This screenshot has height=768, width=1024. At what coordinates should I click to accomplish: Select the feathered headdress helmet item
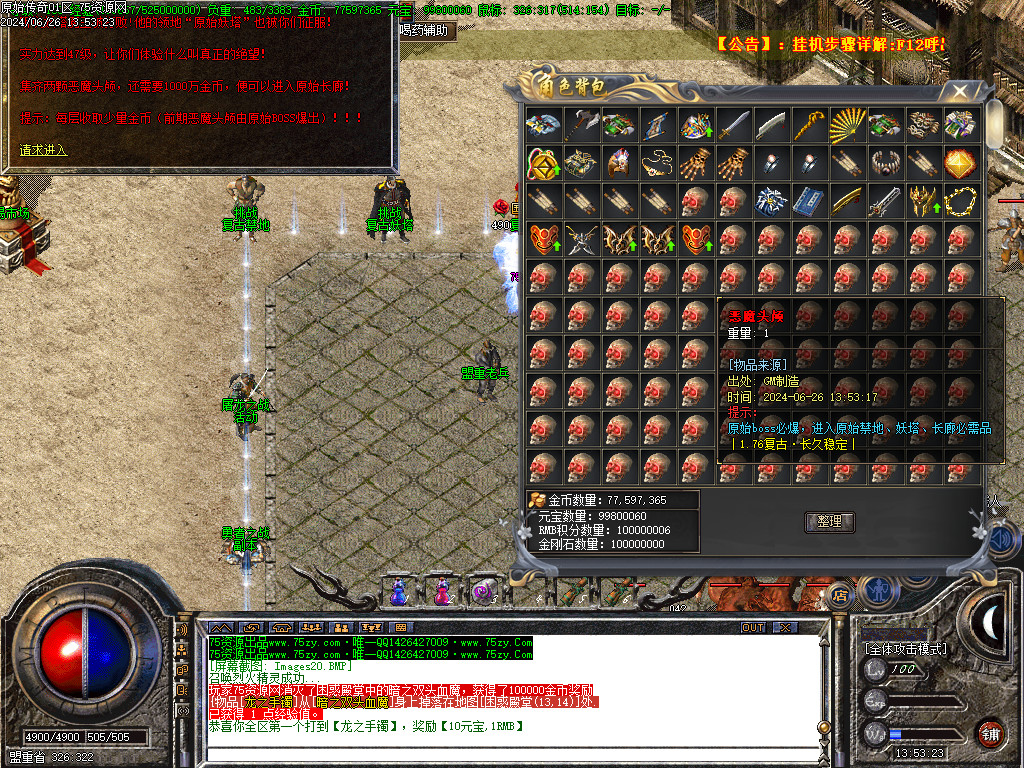[618, 163]
